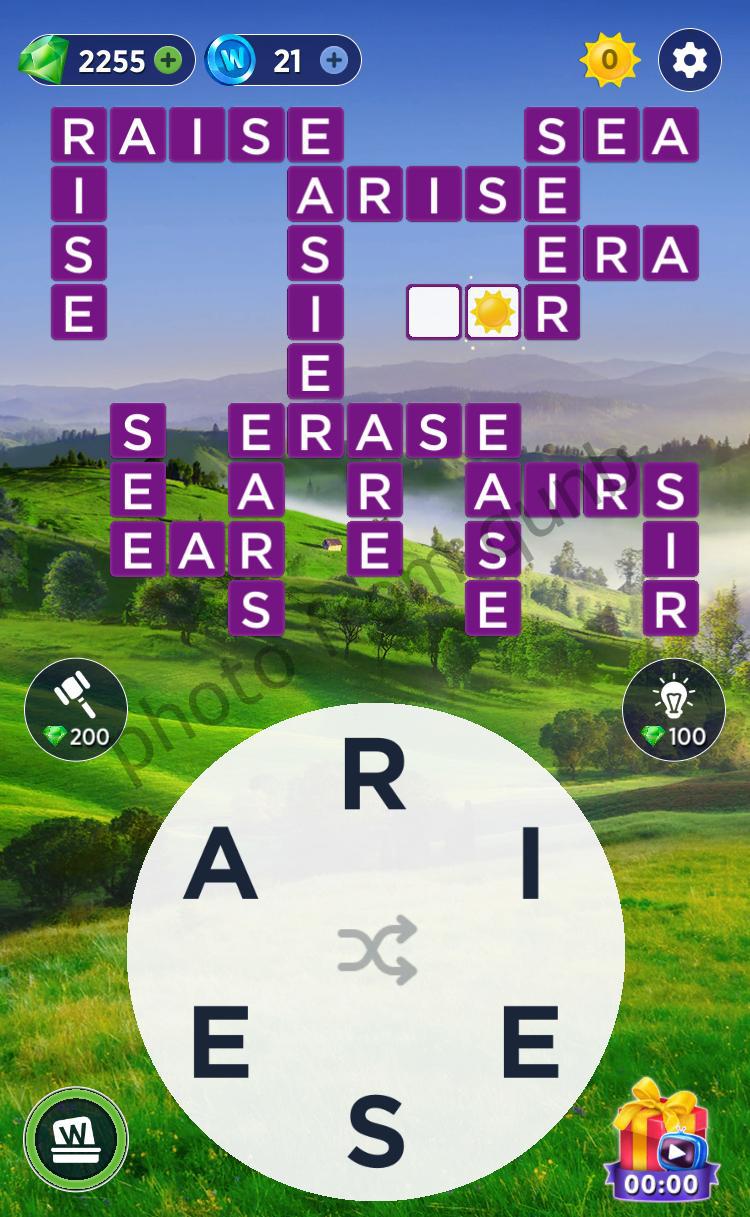
Task: Open the video gift box reward
Action: click(660, 1140)
